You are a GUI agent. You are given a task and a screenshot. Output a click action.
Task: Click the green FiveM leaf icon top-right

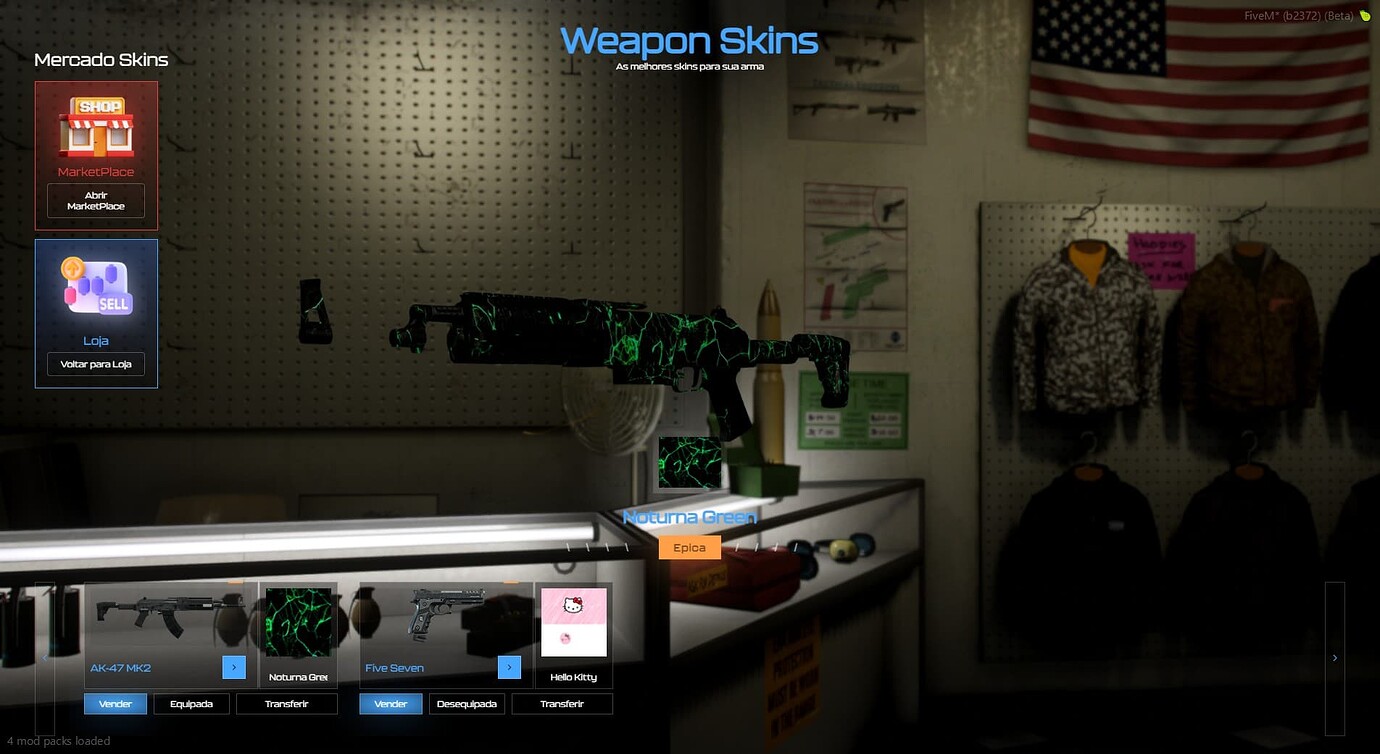click(x=1368, y=16)
